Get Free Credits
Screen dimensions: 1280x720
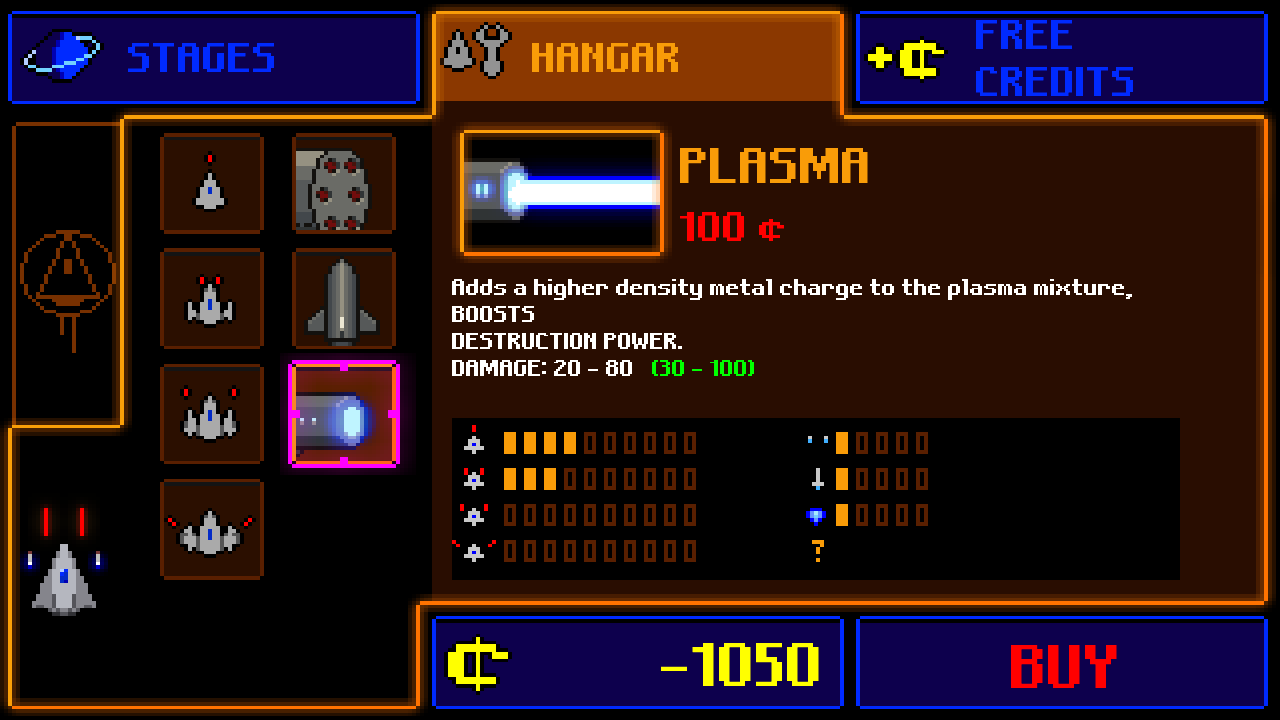(x=1061, y=58)
